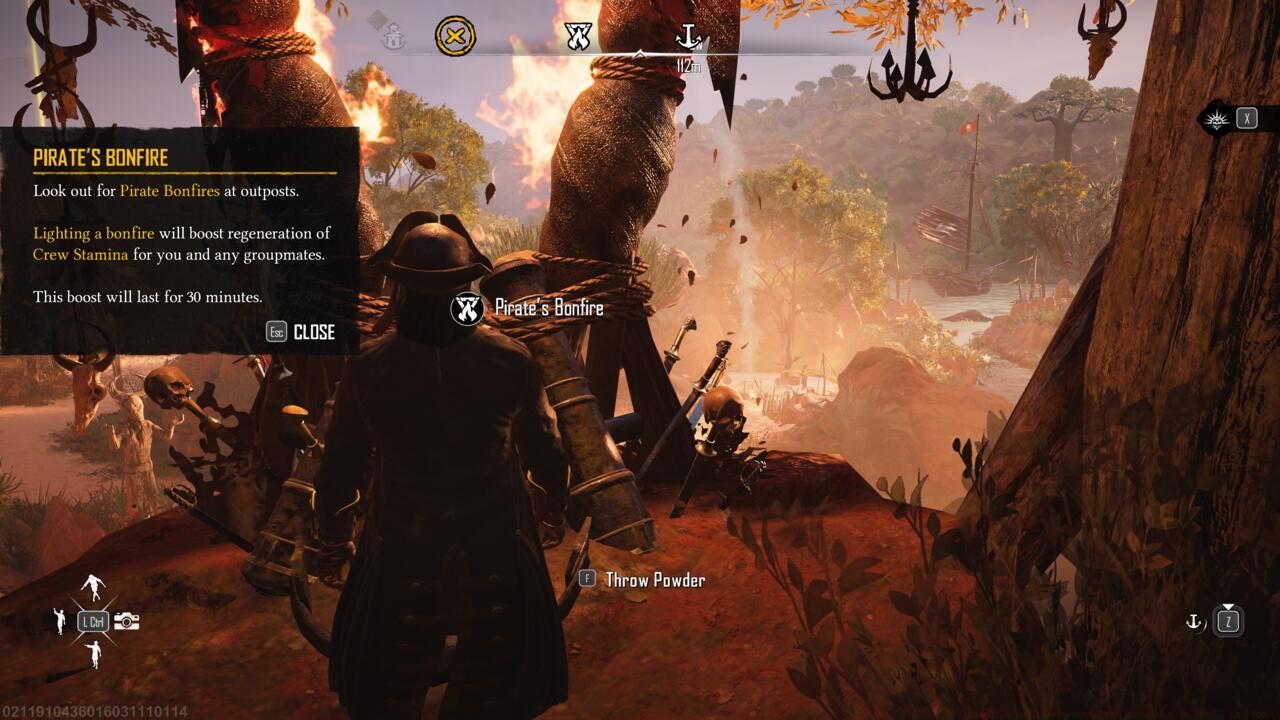Click the yellow X treasure marker on compass
The height and width of the screenshot is (720, 1280).
(455, 37)
